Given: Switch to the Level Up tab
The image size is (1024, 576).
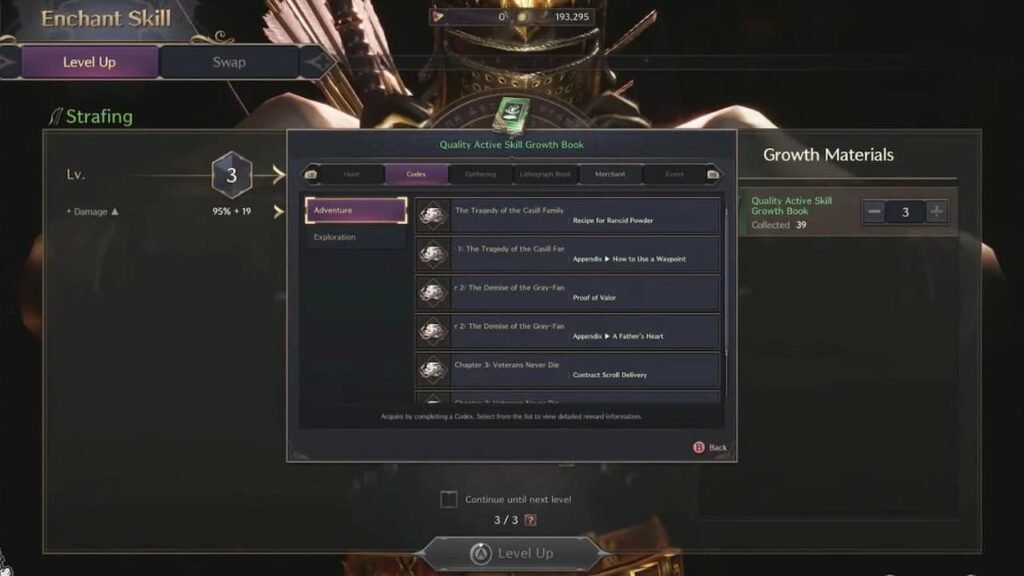Looking at the screenshot, I should click(x=89, y=62).
